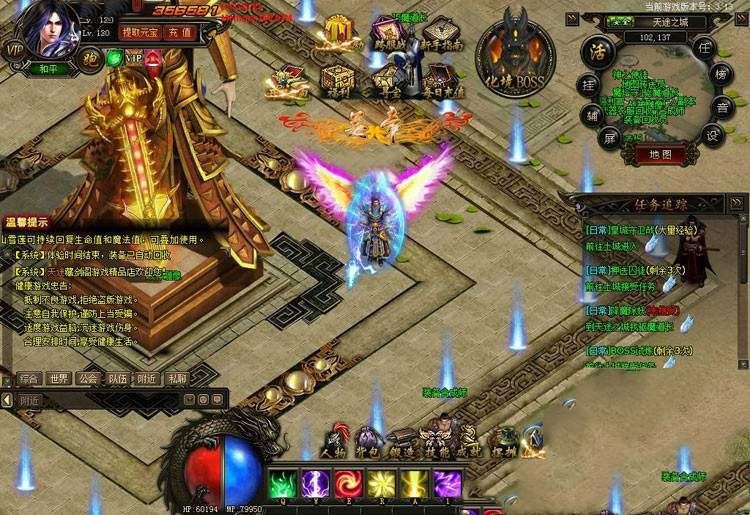The image size is (750, 515).
Task: Open the 设 settings round button
Action: (x=711, y=135)
